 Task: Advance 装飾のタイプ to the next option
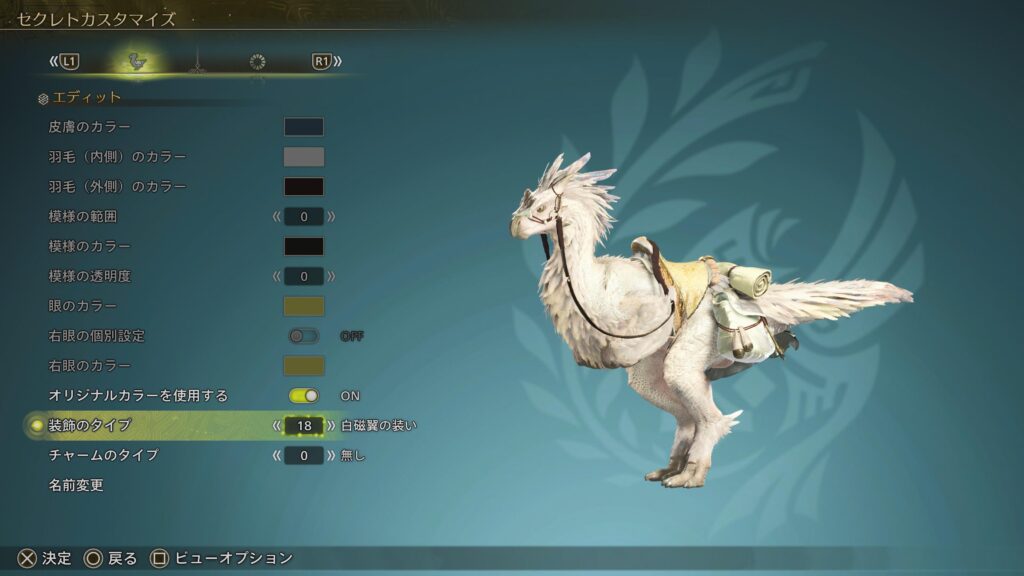tap(331, 426)
